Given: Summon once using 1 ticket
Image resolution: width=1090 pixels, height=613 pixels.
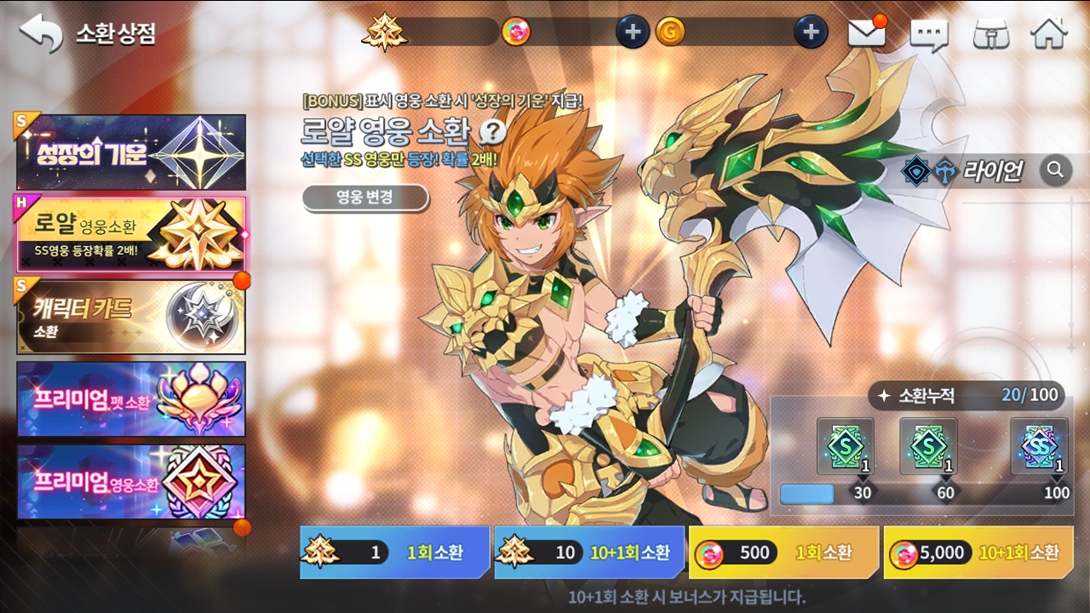Looking at the screenshot, I should pyautogui.click(x=394, y=553).
